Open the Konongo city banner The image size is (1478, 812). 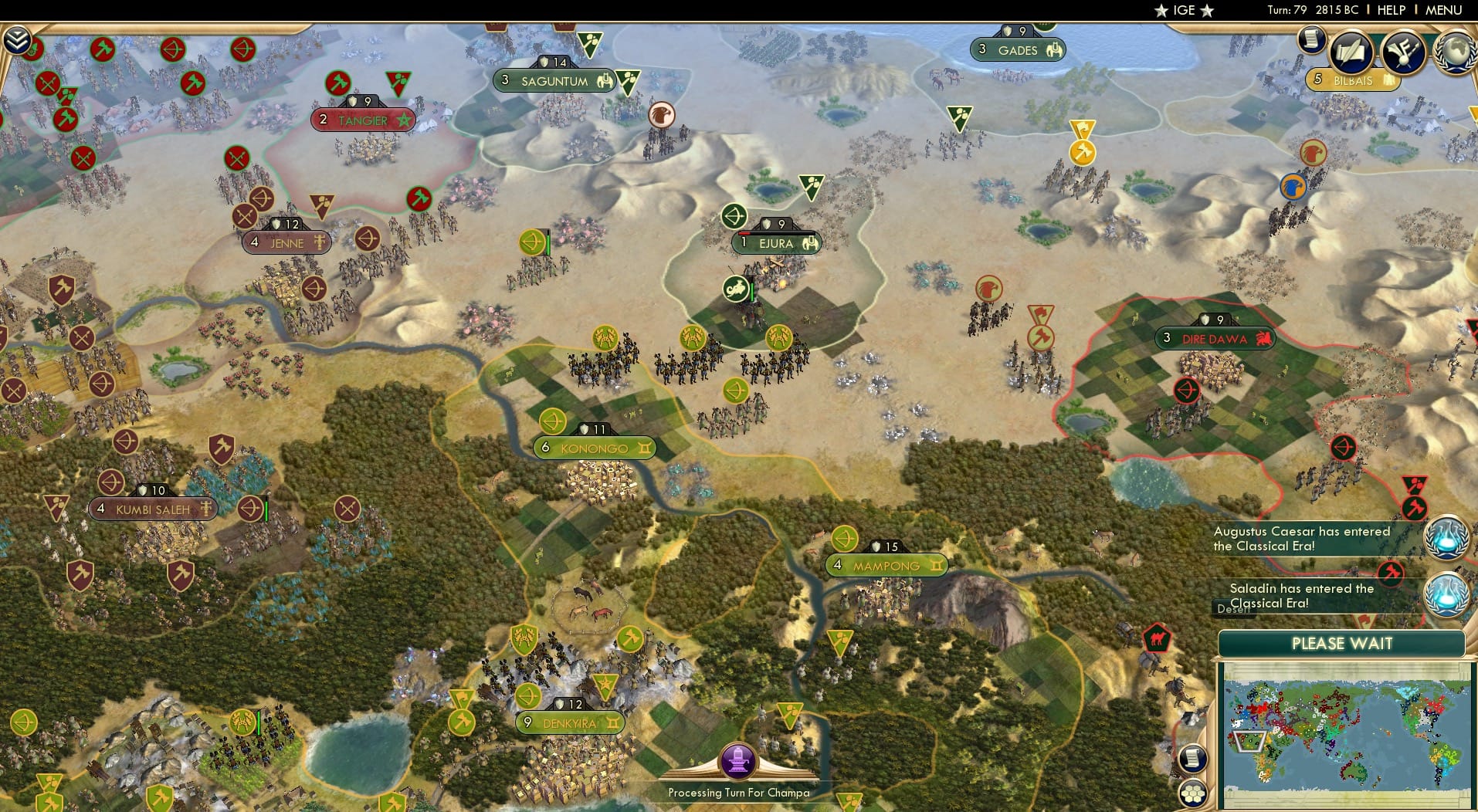593,448
